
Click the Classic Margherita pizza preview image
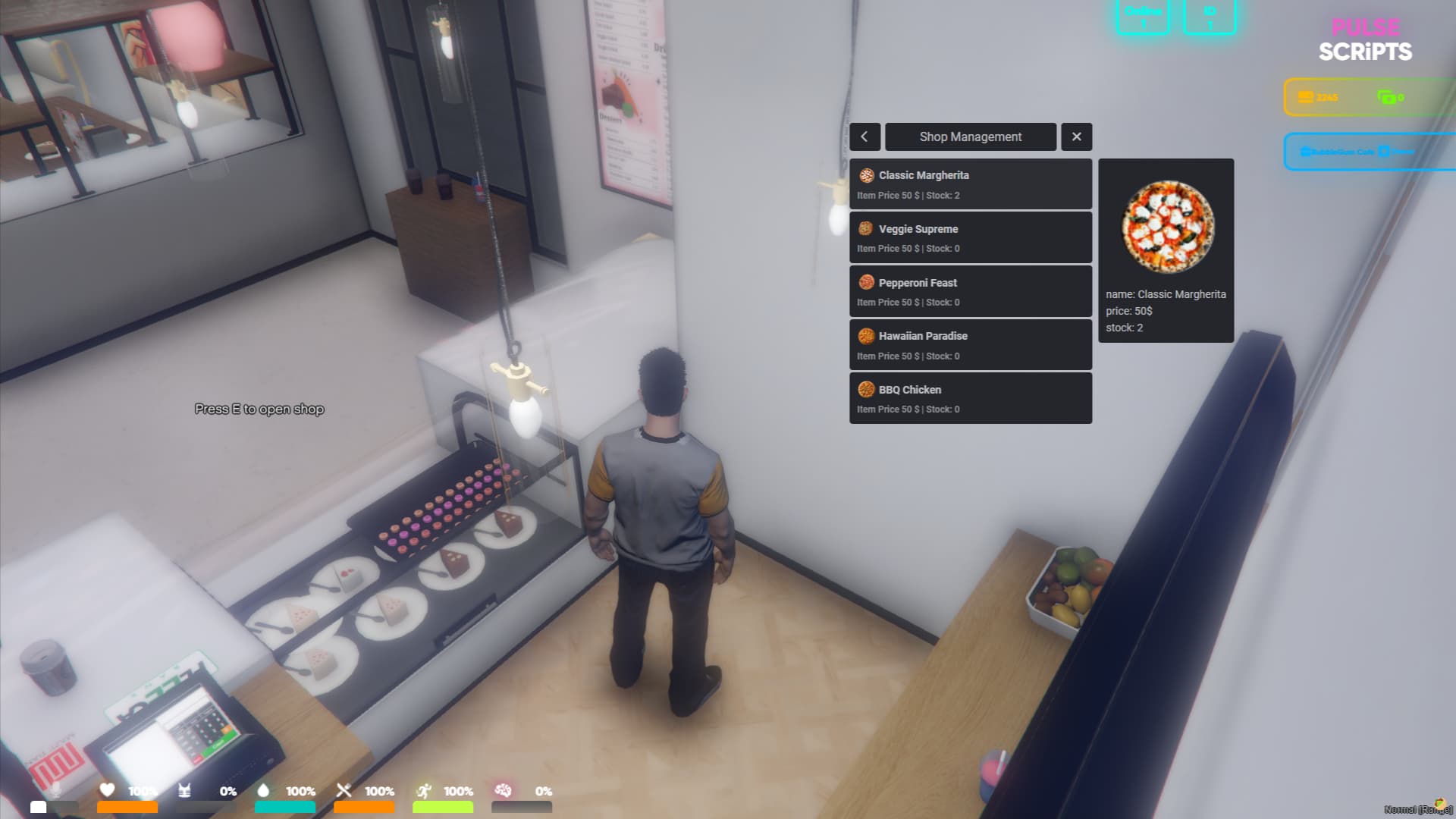click(1166, 227)
